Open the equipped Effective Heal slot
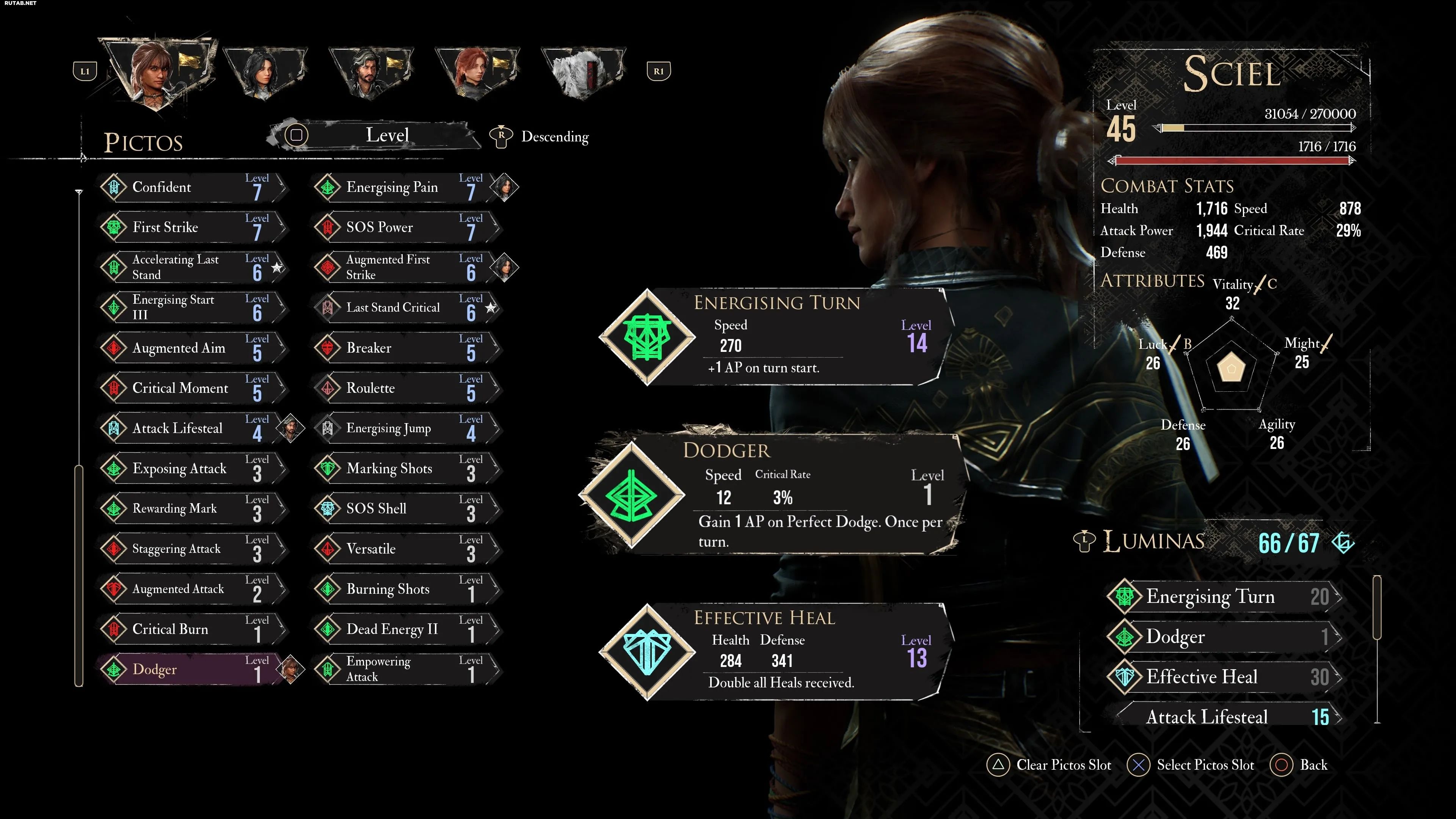The height and width of the screenshot is (819, 1456). pyautogui.click(x=774, y=652)
